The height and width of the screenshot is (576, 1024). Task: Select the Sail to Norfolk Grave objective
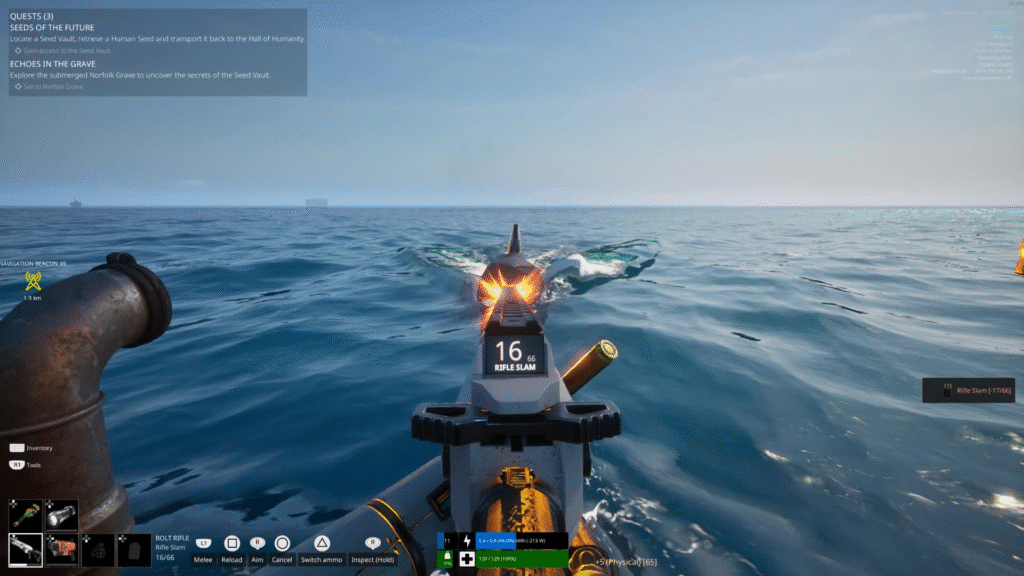point(52,87)
